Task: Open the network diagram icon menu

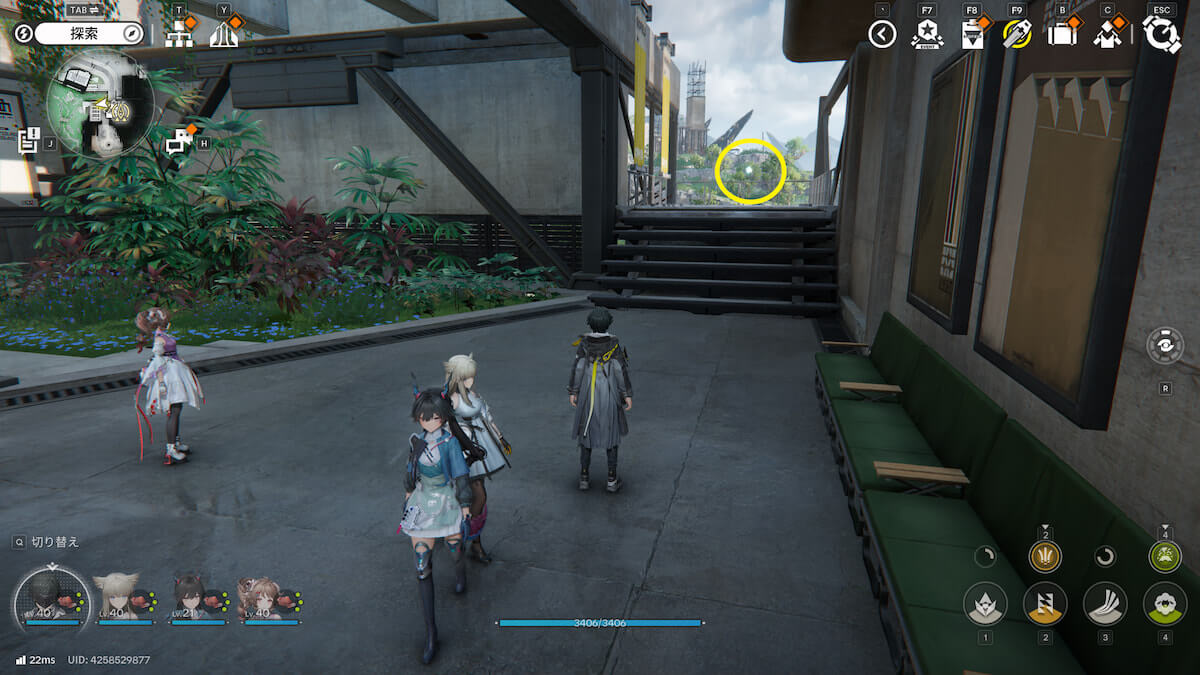Action: (x=179, y=34)
